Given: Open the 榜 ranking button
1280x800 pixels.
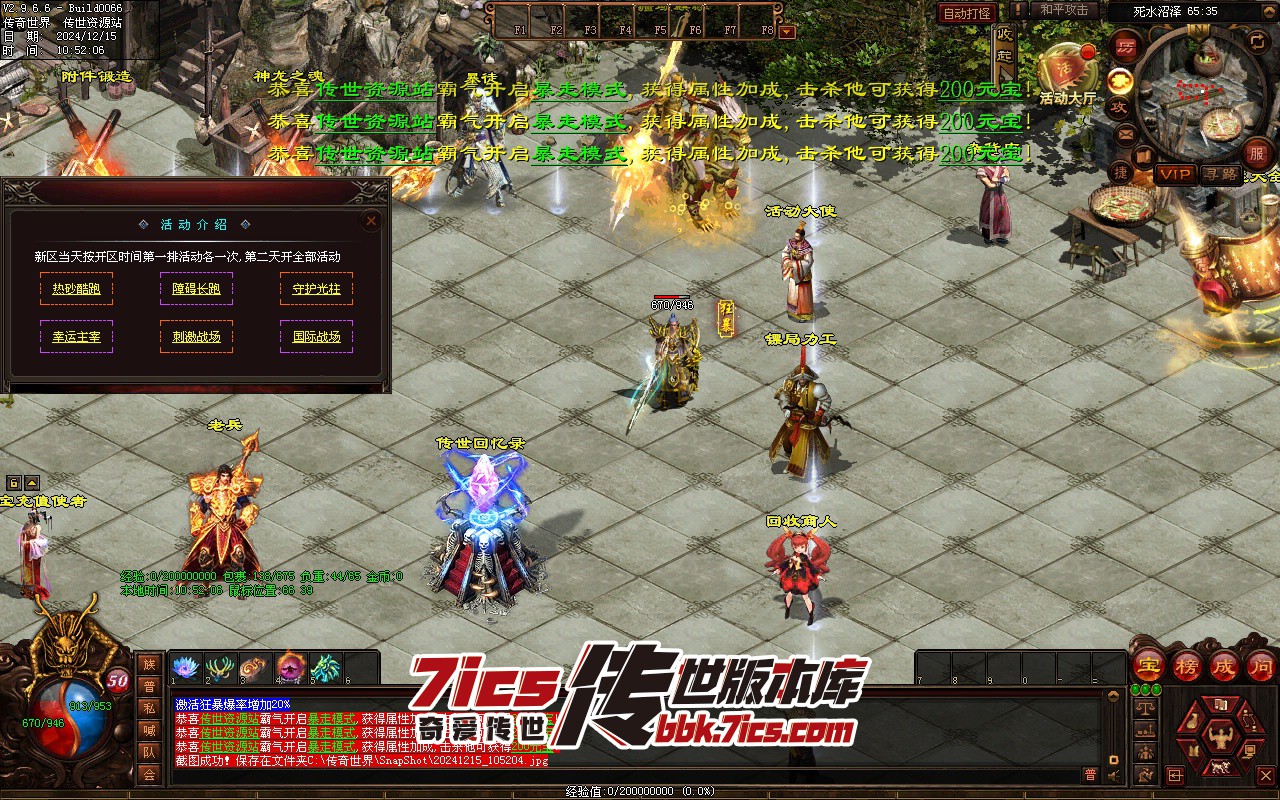Looking at the screenshot, I should click(x=1188, y=665).
